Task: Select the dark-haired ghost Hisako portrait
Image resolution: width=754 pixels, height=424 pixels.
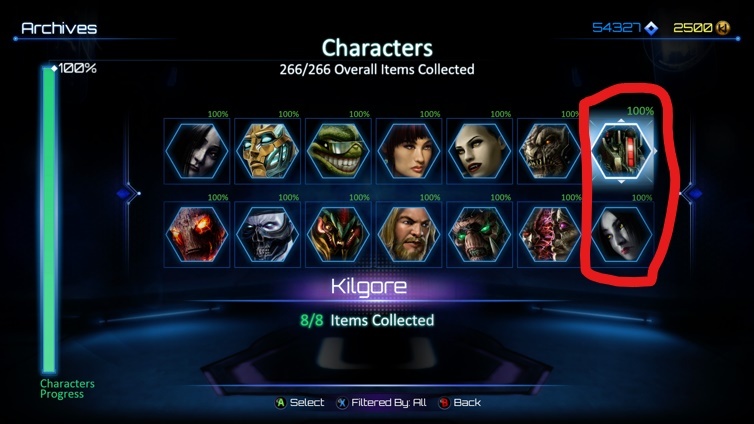Action: point(197,150)
